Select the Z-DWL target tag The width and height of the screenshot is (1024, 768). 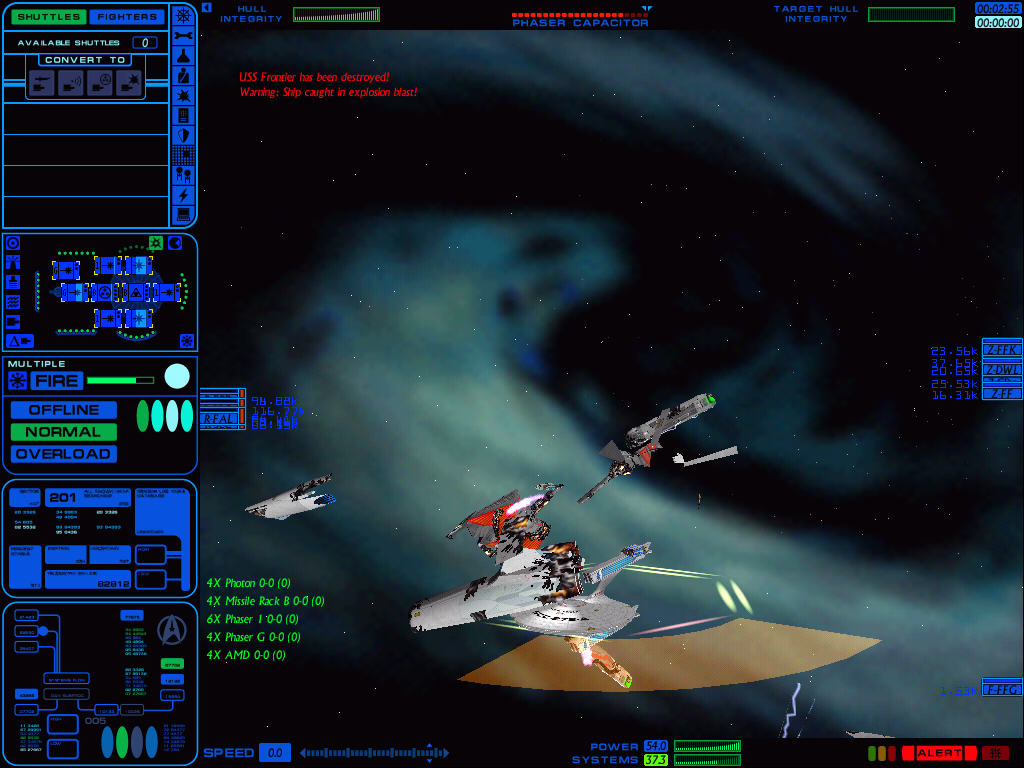click(1002, 369)
